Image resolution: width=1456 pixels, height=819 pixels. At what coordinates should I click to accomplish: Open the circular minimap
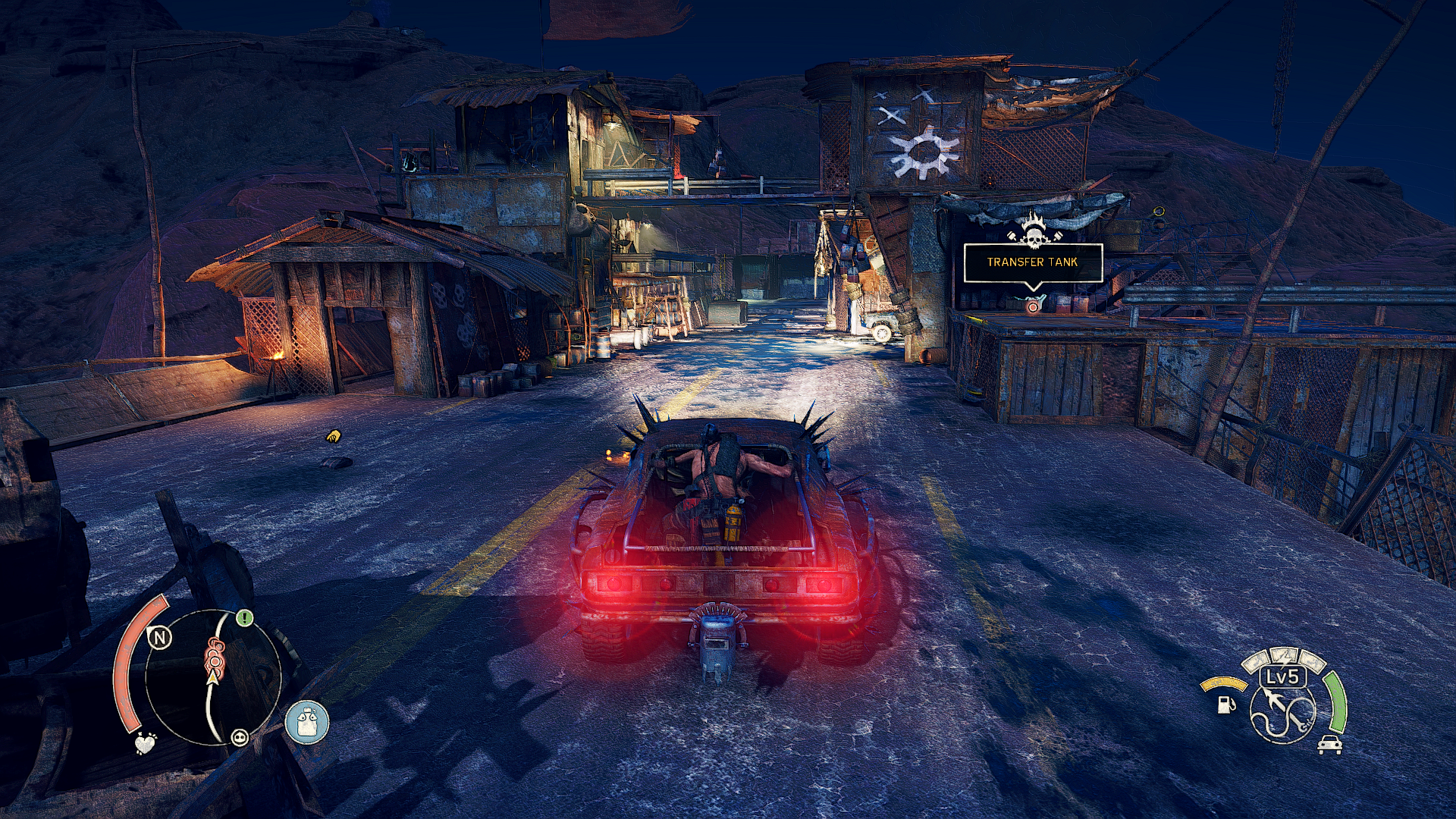click(213, 677)
